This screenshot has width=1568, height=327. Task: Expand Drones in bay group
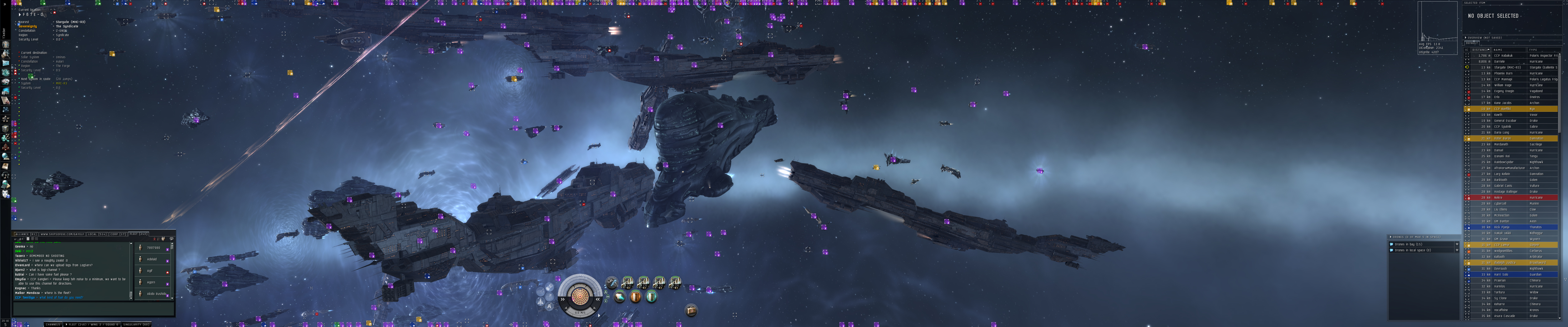(x=1392, y=244)
